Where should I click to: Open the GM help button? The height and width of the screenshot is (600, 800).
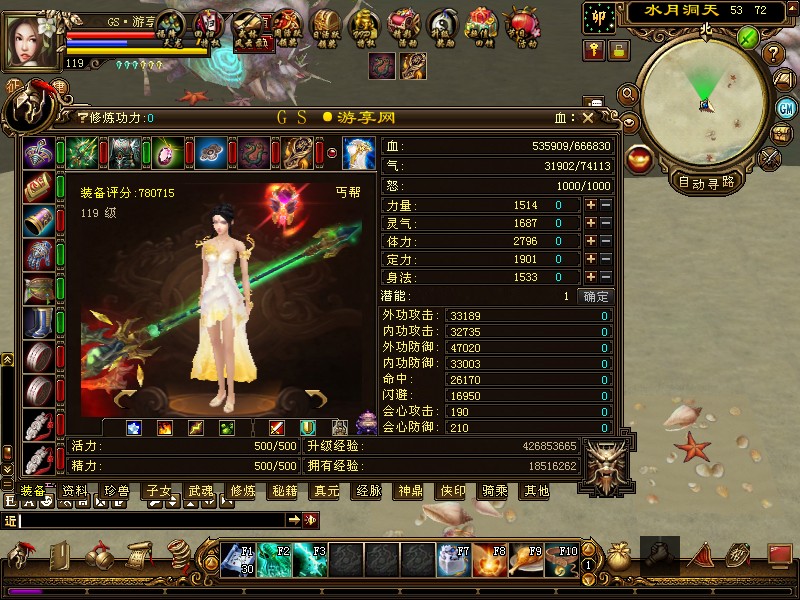[x=787, y=107]
